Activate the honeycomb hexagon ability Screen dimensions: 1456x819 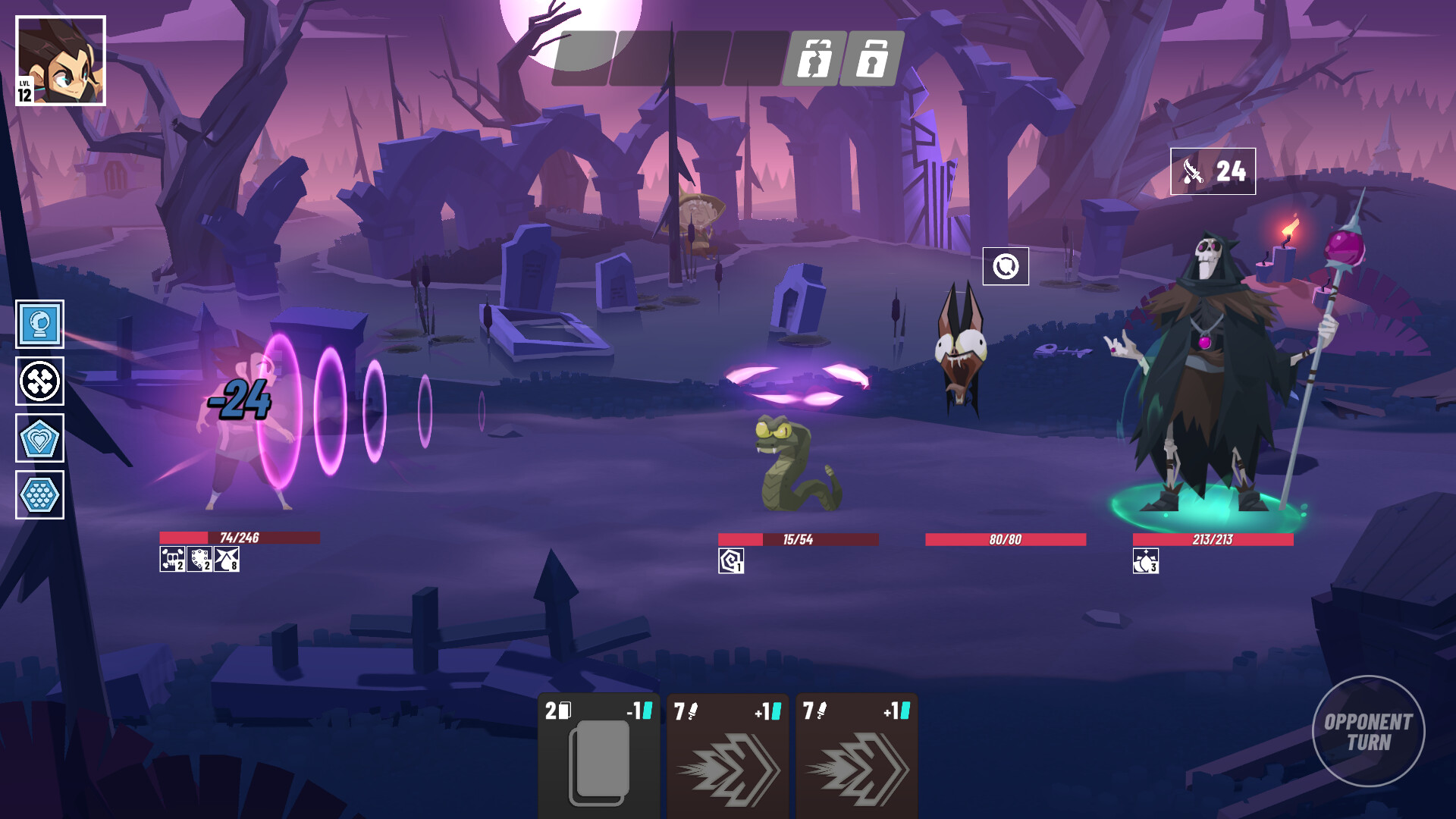pyautogui.click(x=39, y=495)
